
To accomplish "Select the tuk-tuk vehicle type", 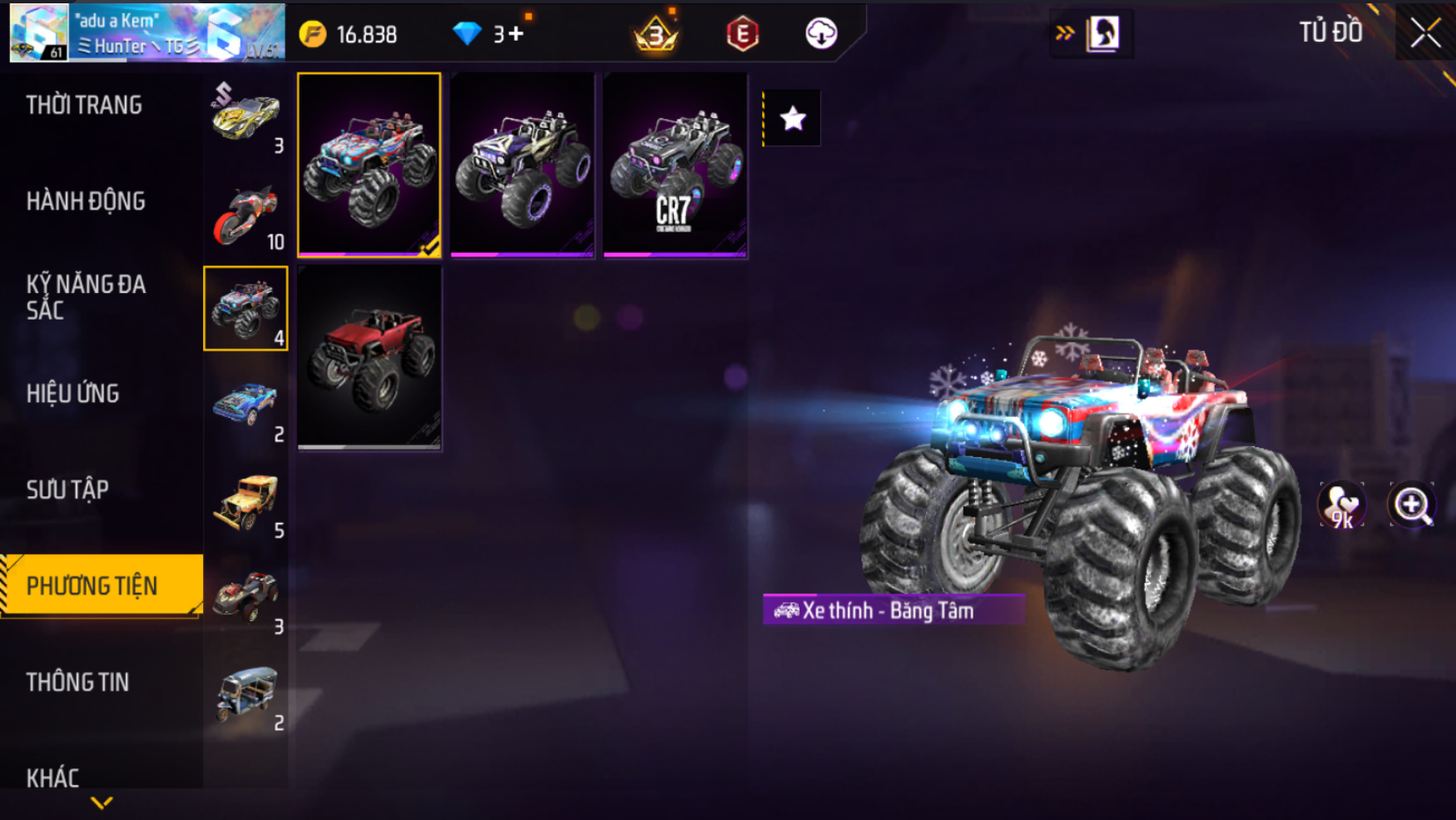I will point(245,694).
